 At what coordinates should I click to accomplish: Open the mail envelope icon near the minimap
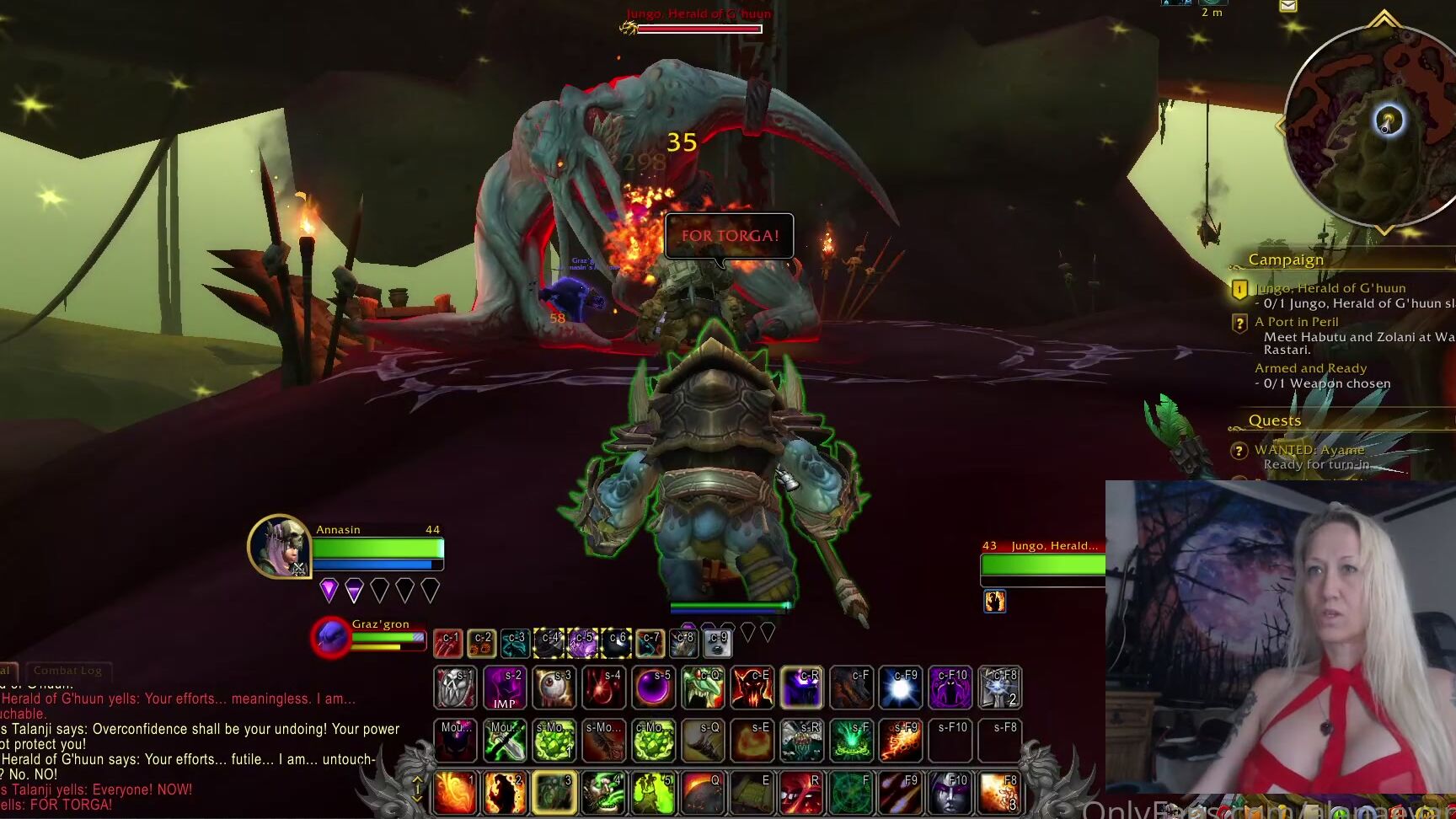[x=1287, y=7]
